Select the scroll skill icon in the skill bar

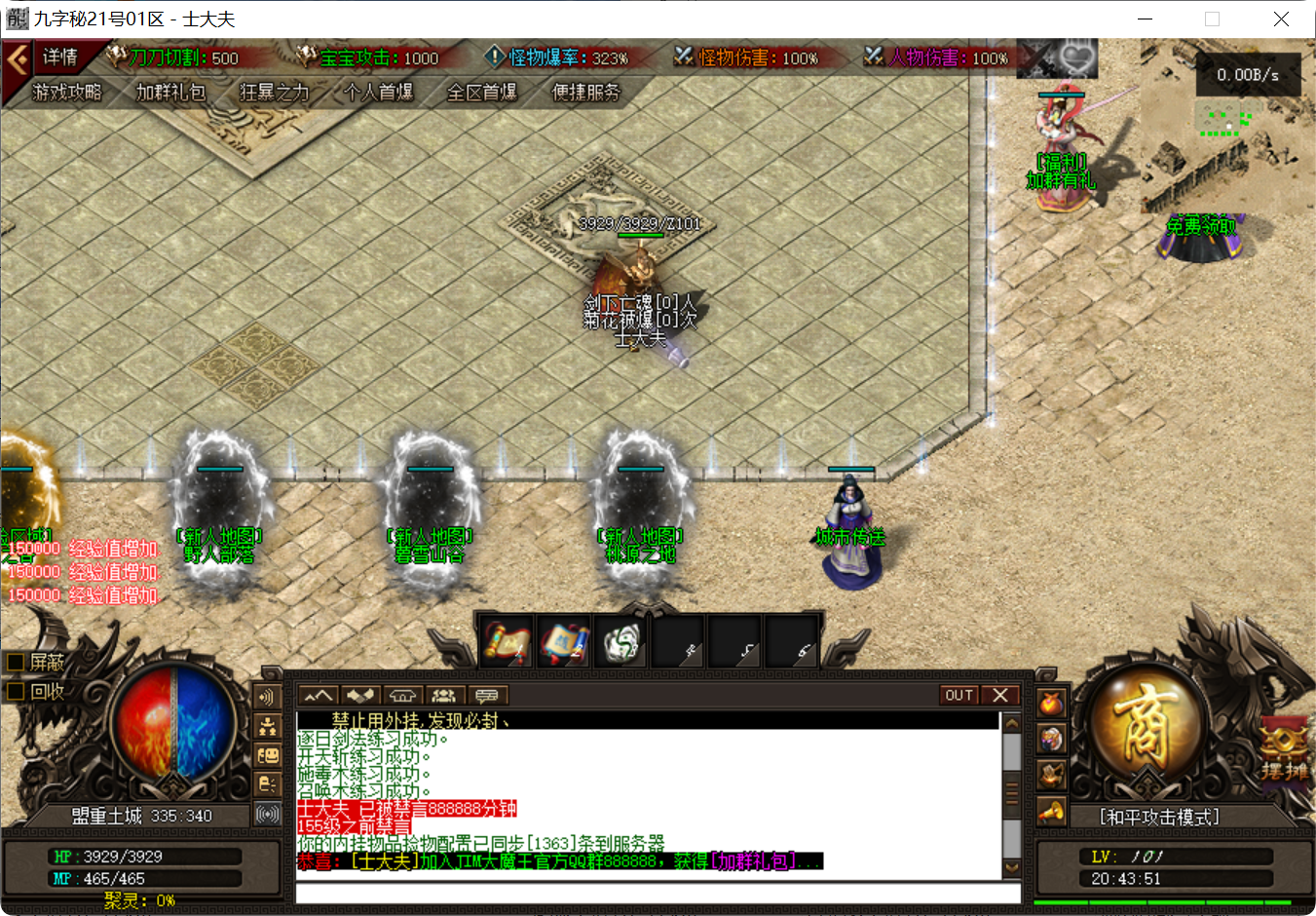pos(508,640)
